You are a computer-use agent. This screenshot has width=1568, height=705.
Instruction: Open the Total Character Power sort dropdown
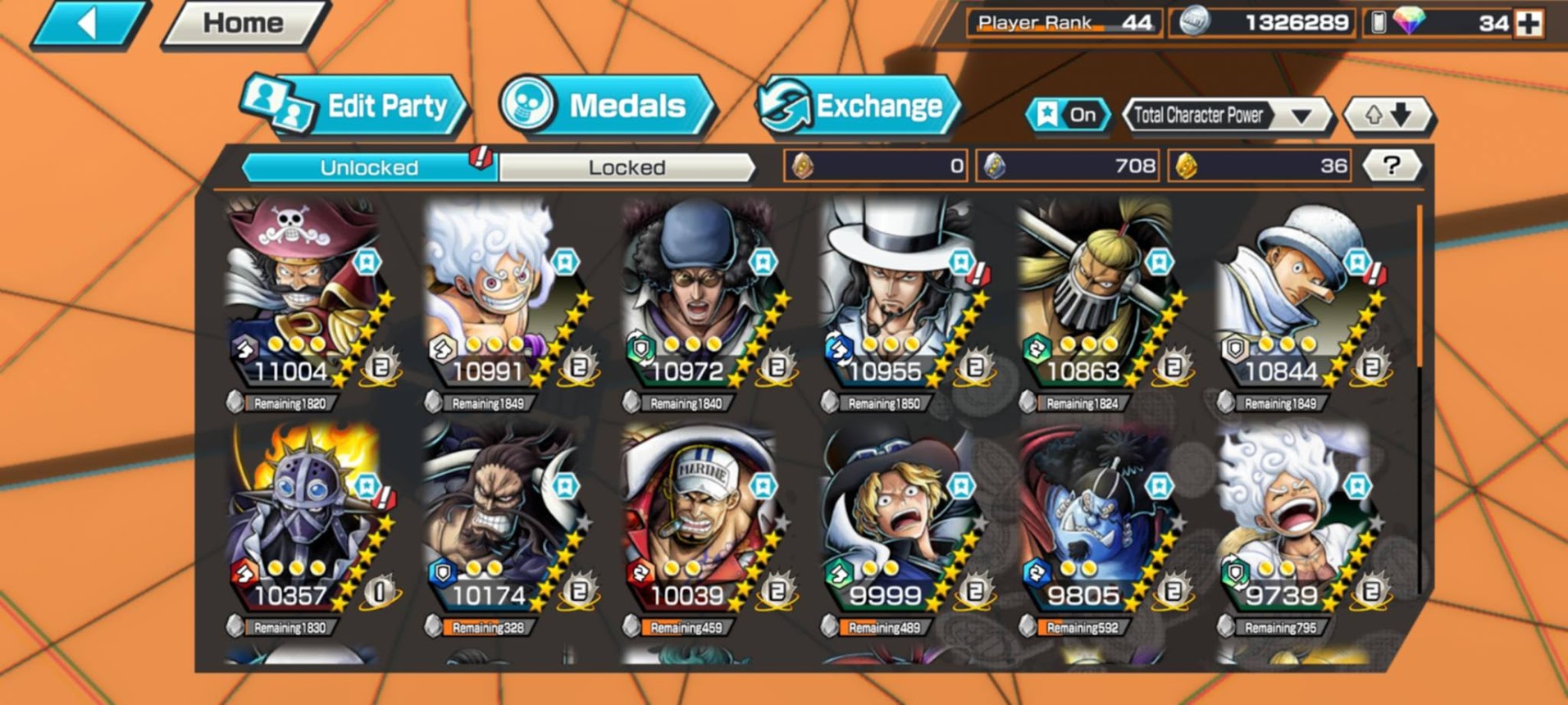coord(1224,116)
